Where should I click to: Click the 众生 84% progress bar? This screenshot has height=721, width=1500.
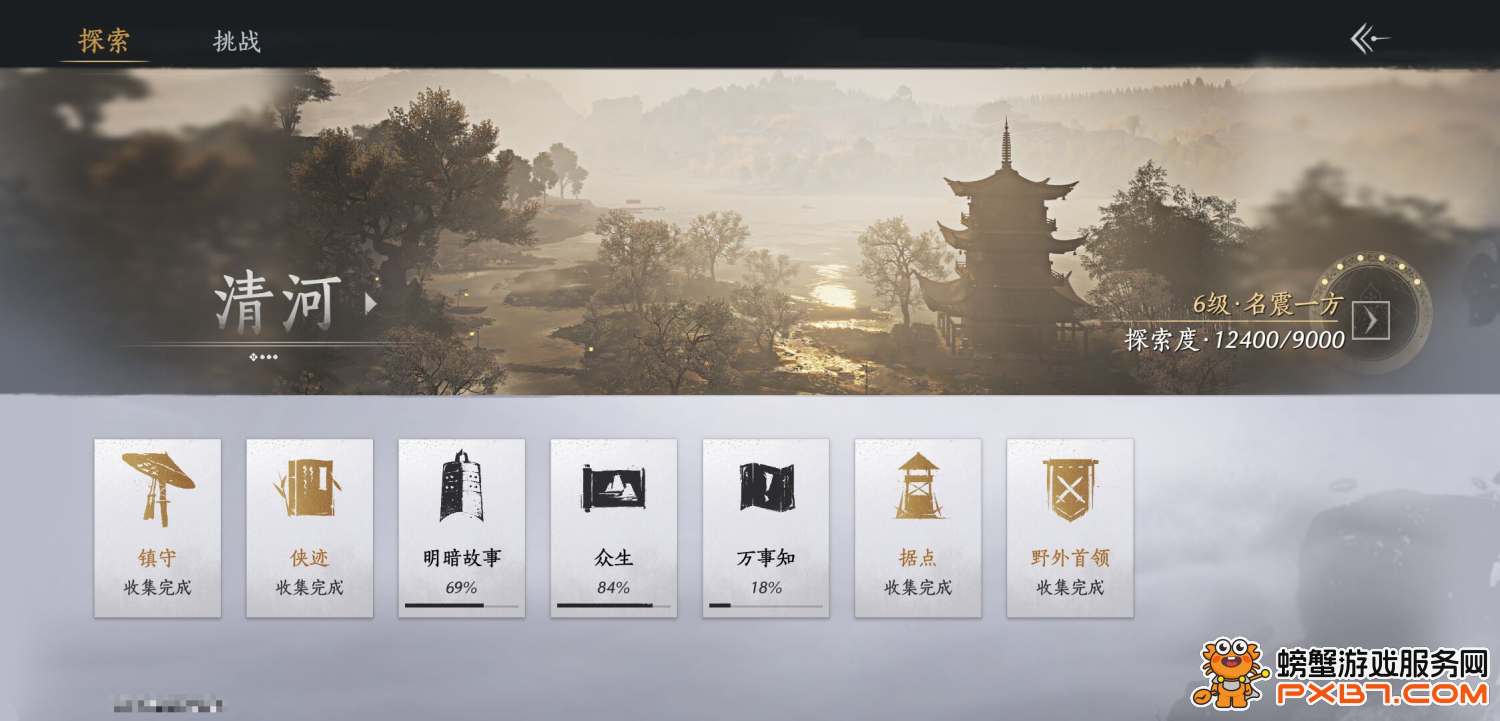(x=613, y=604)
